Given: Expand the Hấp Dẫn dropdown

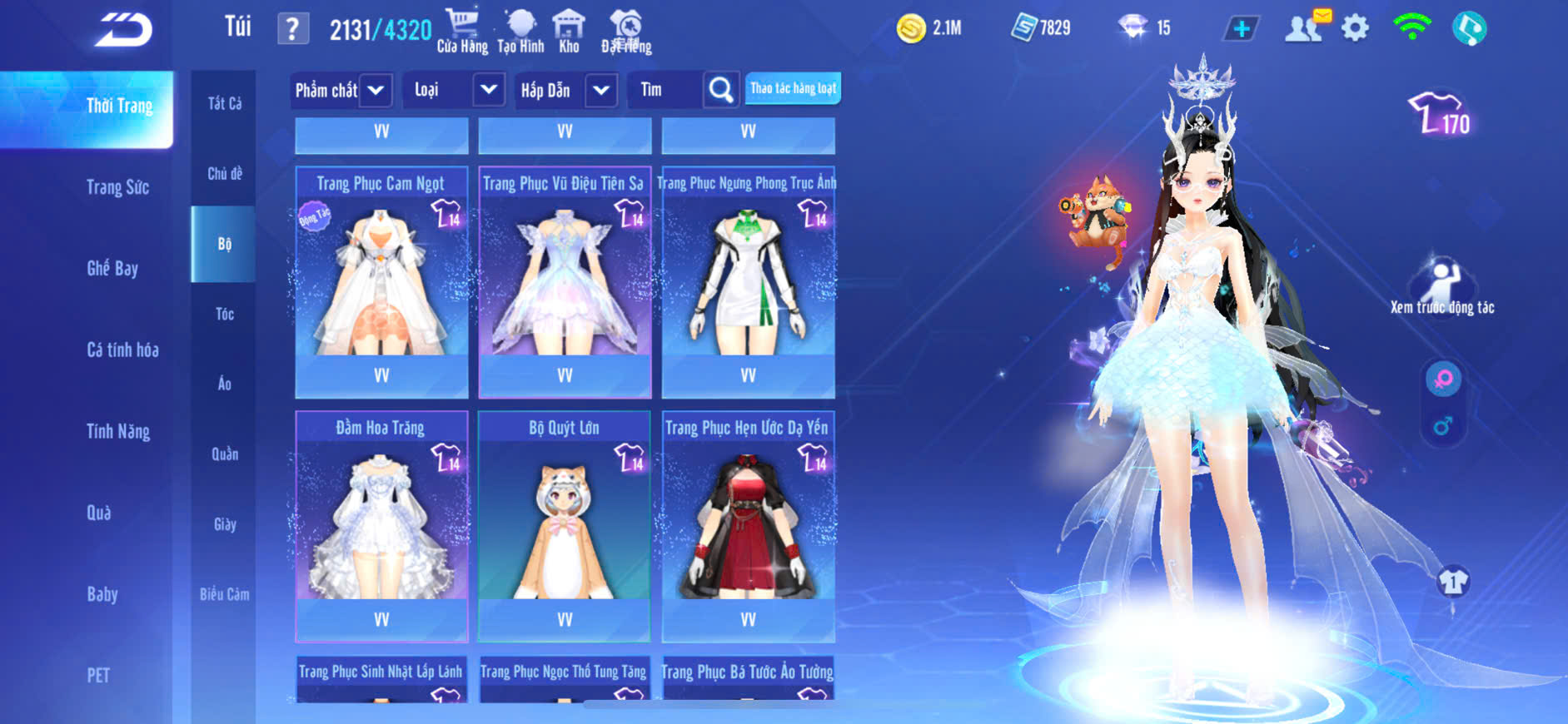Looking at the screenshot, I should (x=601, y=90).
